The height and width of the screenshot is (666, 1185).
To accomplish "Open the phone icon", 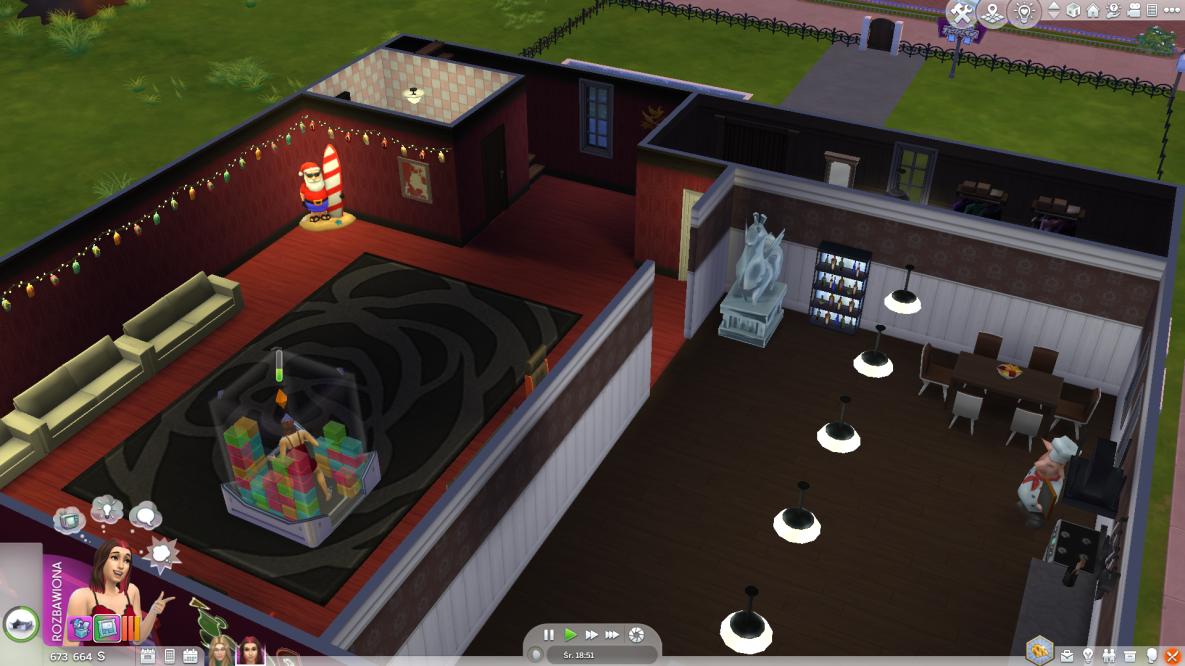I will point(169,657).
